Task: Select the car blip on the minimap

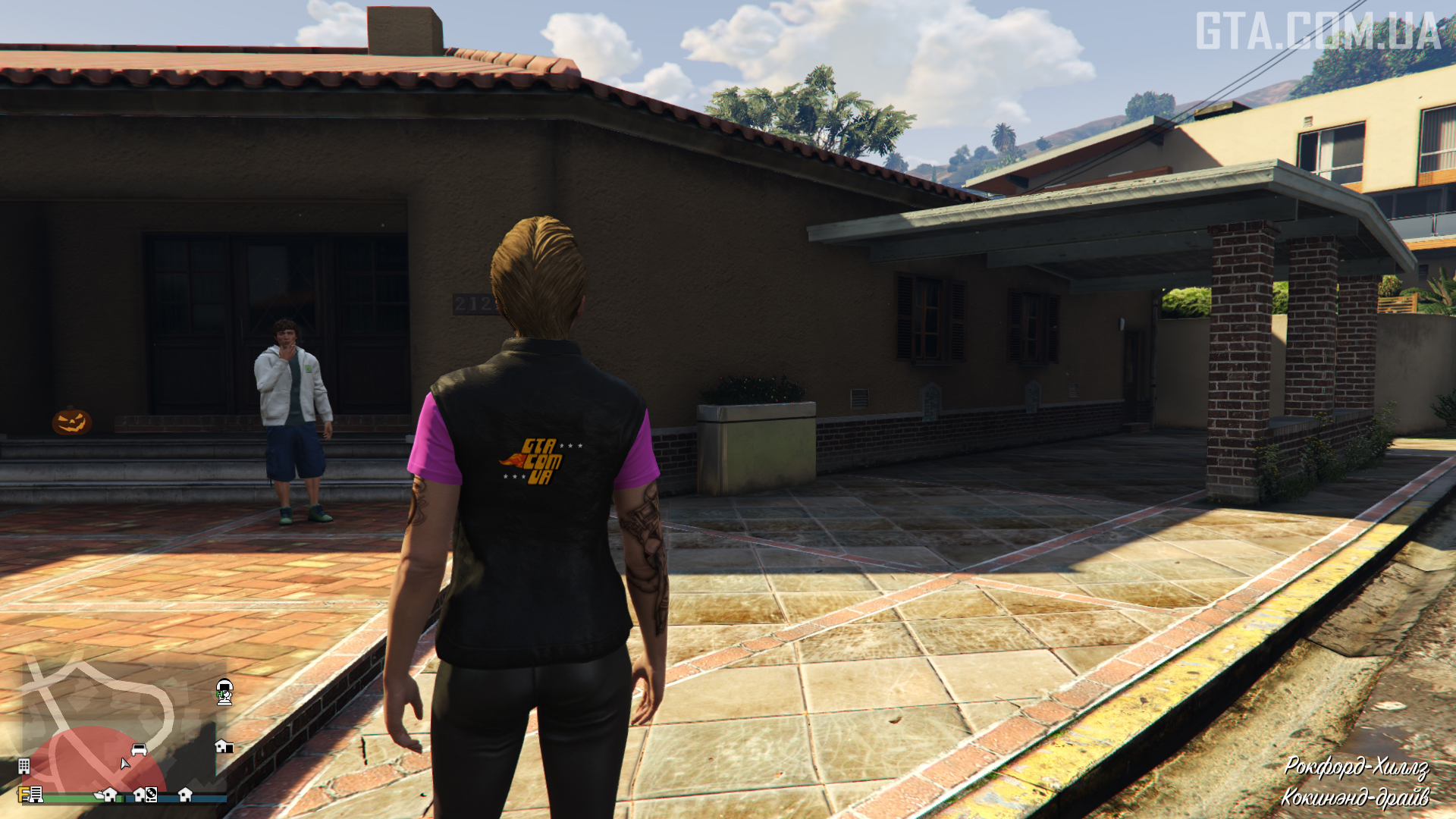Action: (x=139, y=749)
